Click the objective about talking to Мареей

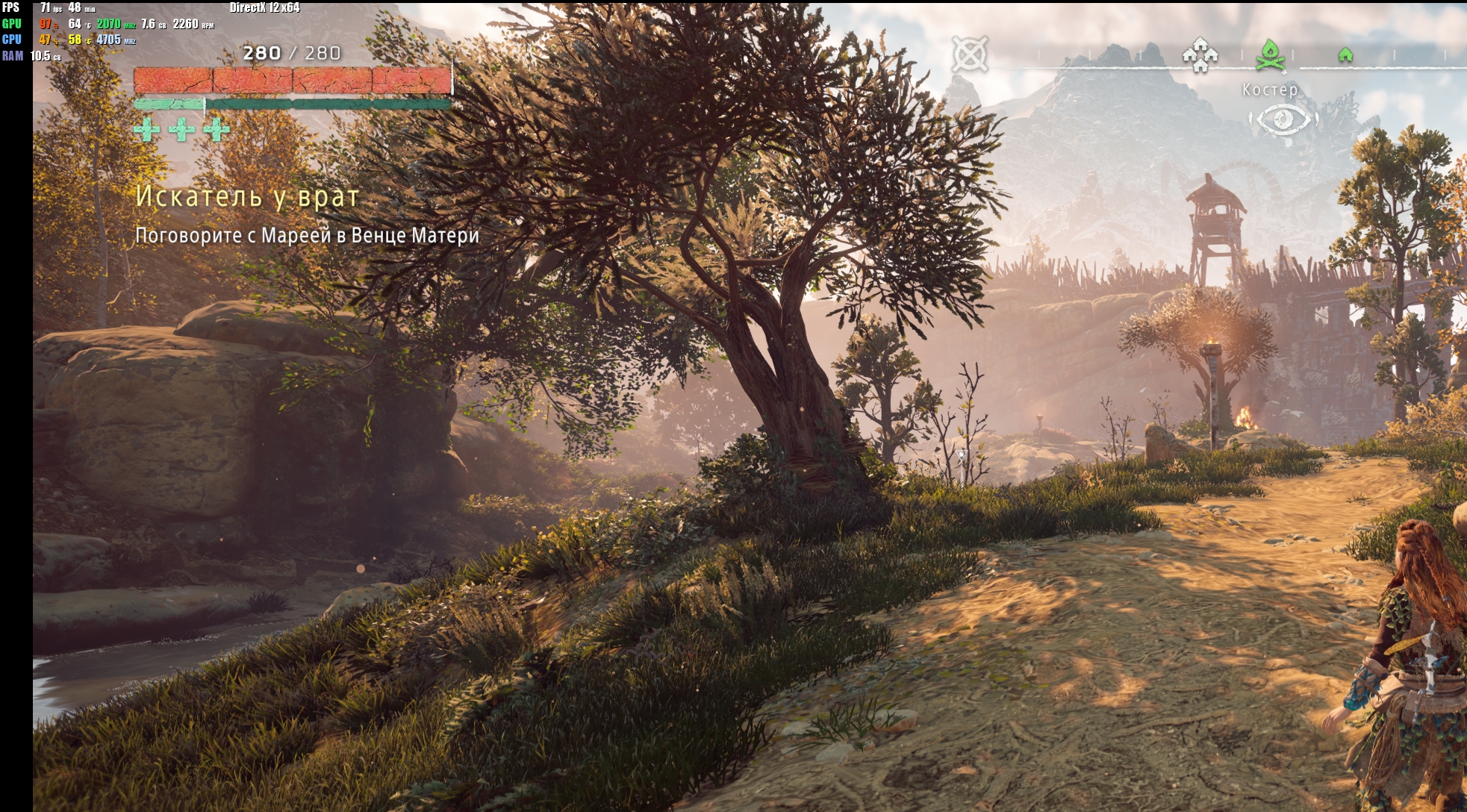click(307, 236)
